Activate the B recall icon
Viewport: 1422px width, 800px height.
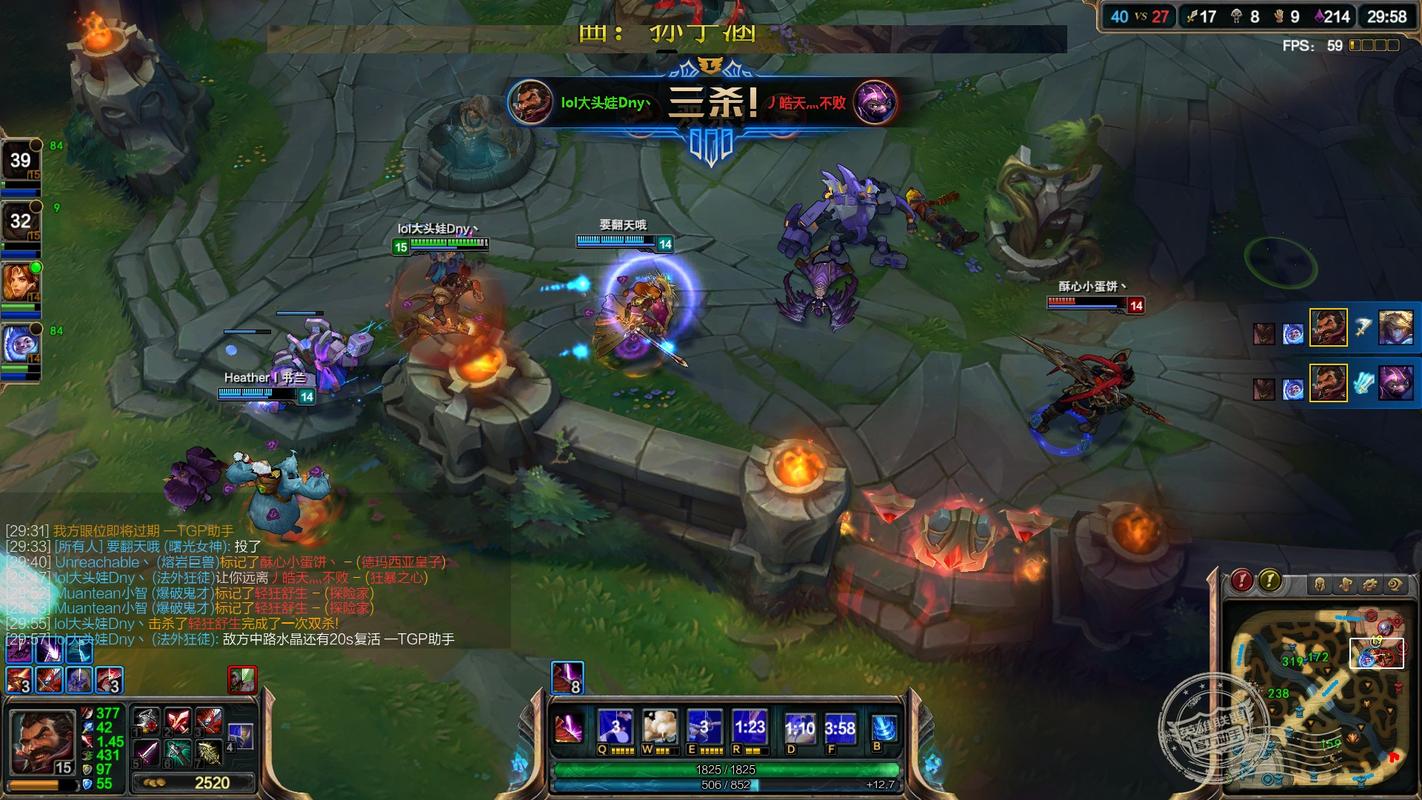click(x=884, y=729)
